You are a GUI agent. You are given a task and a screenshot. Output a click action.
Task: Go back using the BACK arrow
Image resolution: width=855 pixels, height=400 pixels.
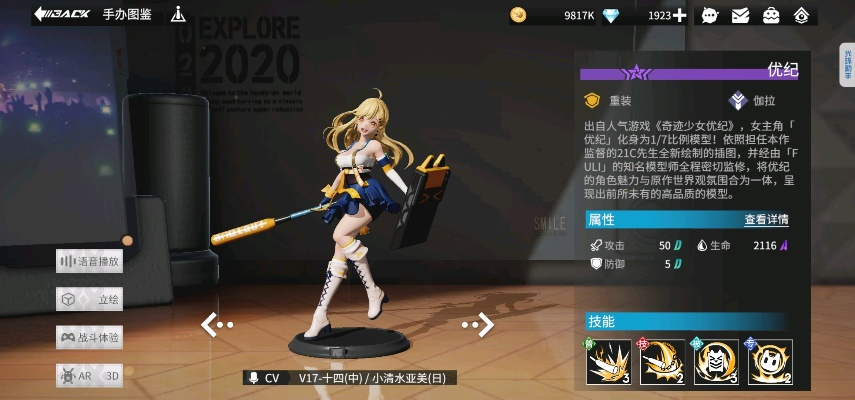point(62,14)
